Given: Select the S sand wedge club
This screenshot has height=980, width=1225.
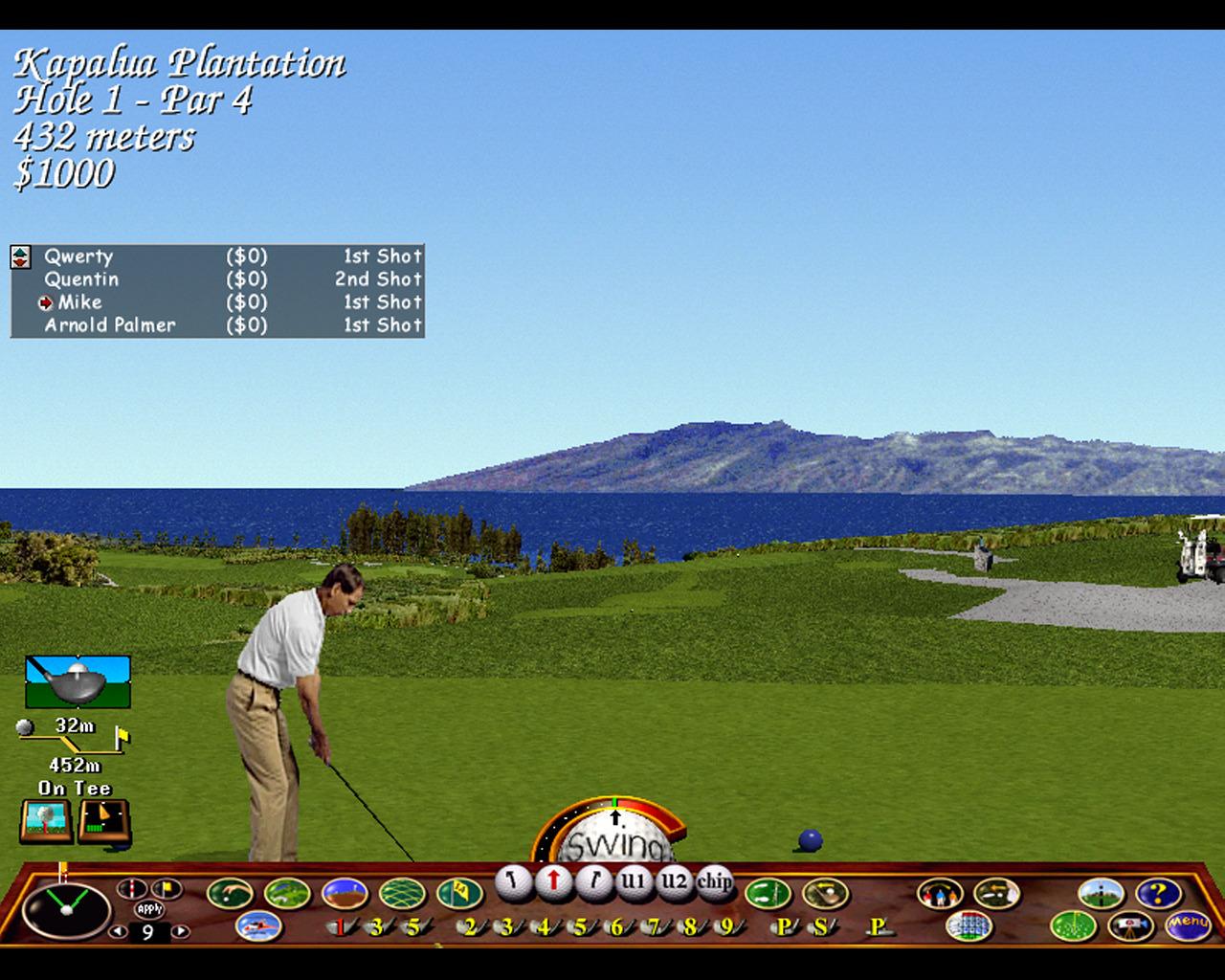Looking at the screenshot, I should (x=821, y=924).
